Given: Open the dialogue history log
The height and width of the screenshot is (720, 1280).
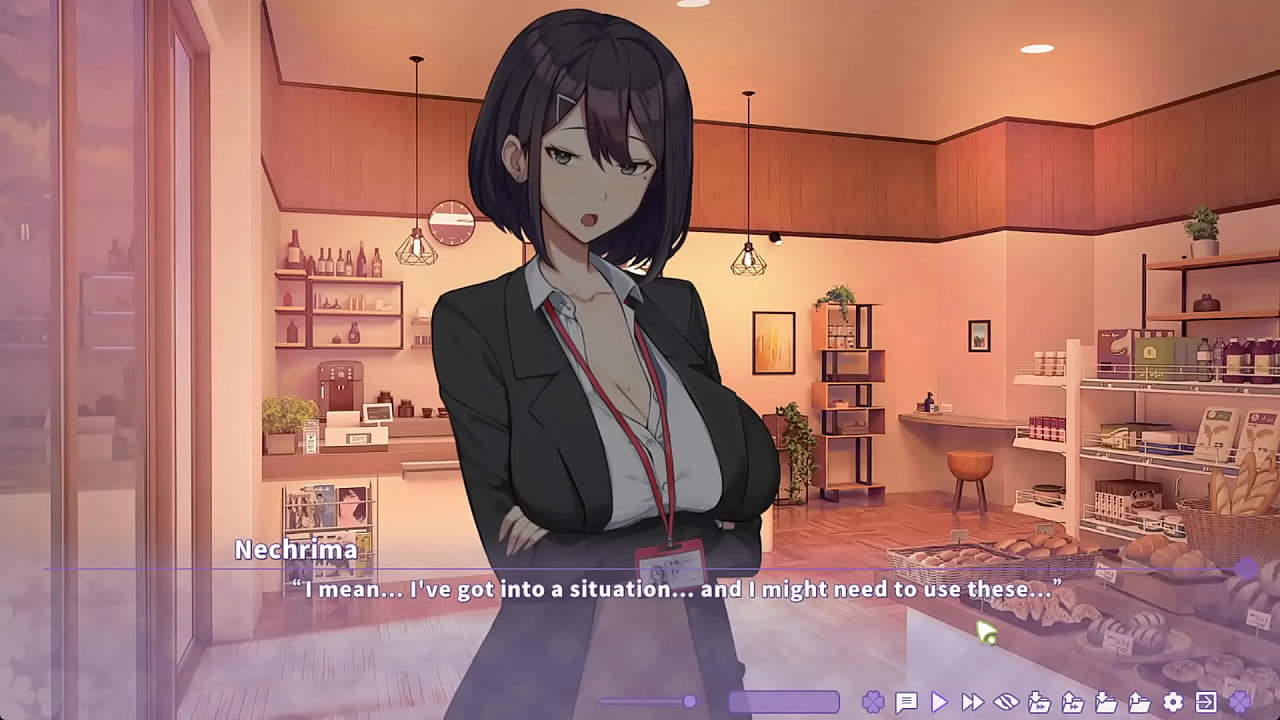Looking at the screenshot, I should (x=906, y=701).
